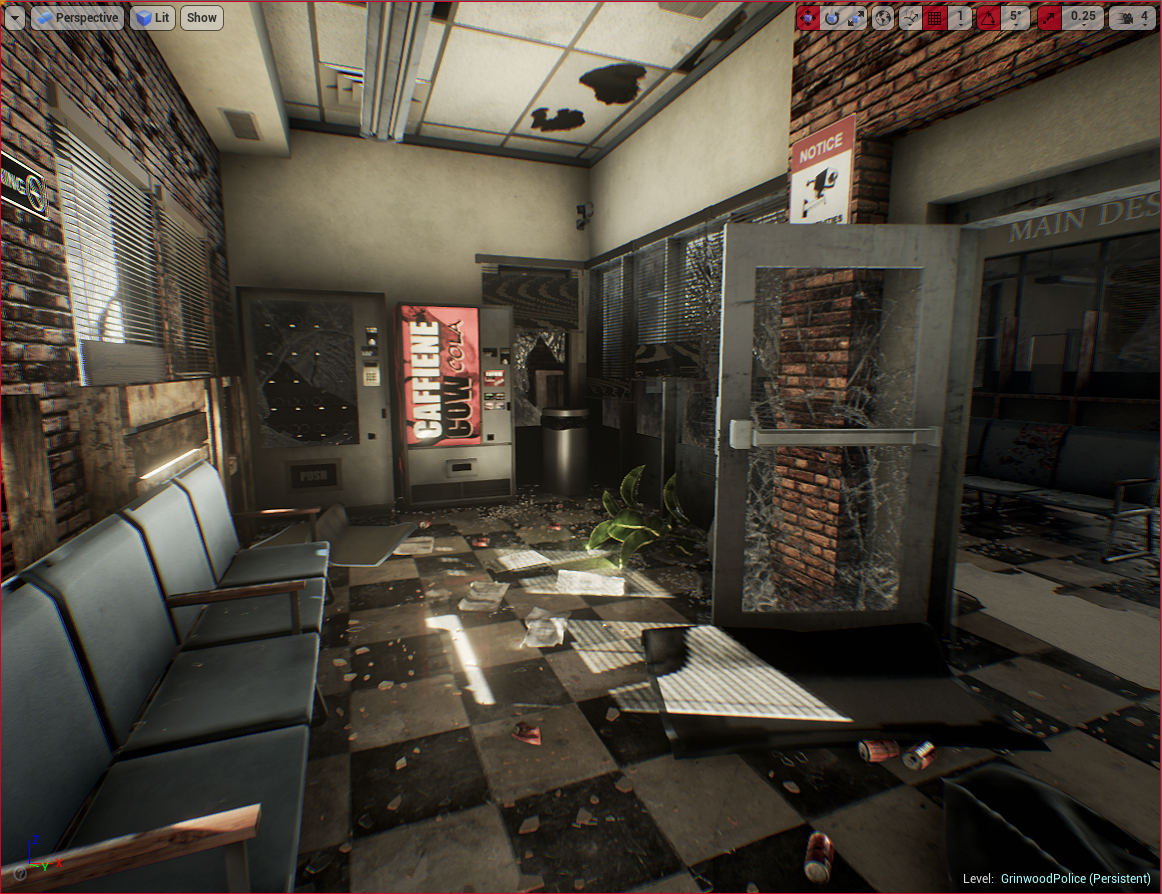This screenshot has height=894, width=1162.
Task: Select the translate (move) gizmo tool
Action: pos(808,17)
